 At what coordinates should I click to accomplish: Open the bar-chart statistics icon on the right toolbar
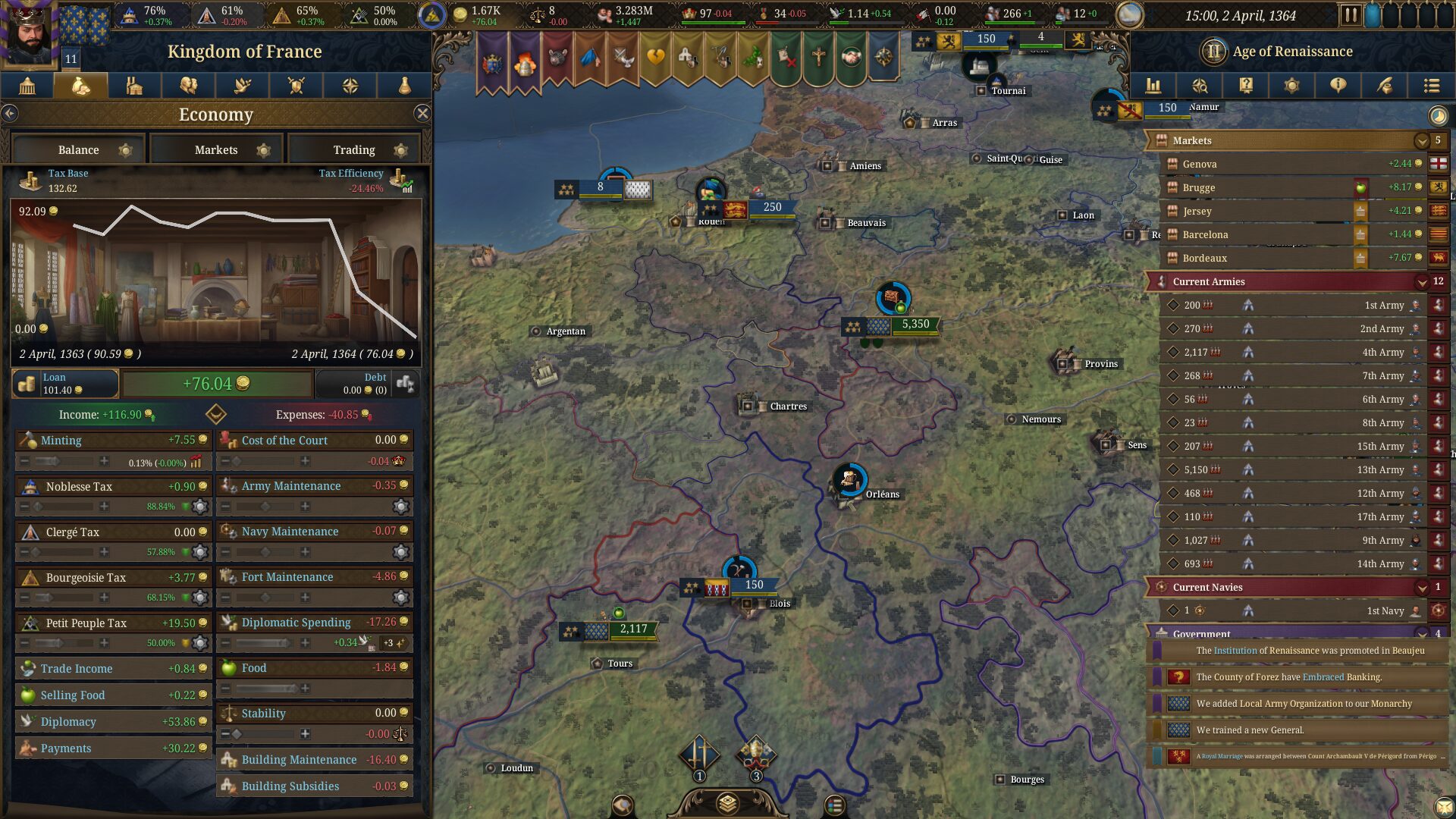(1154, 86)
